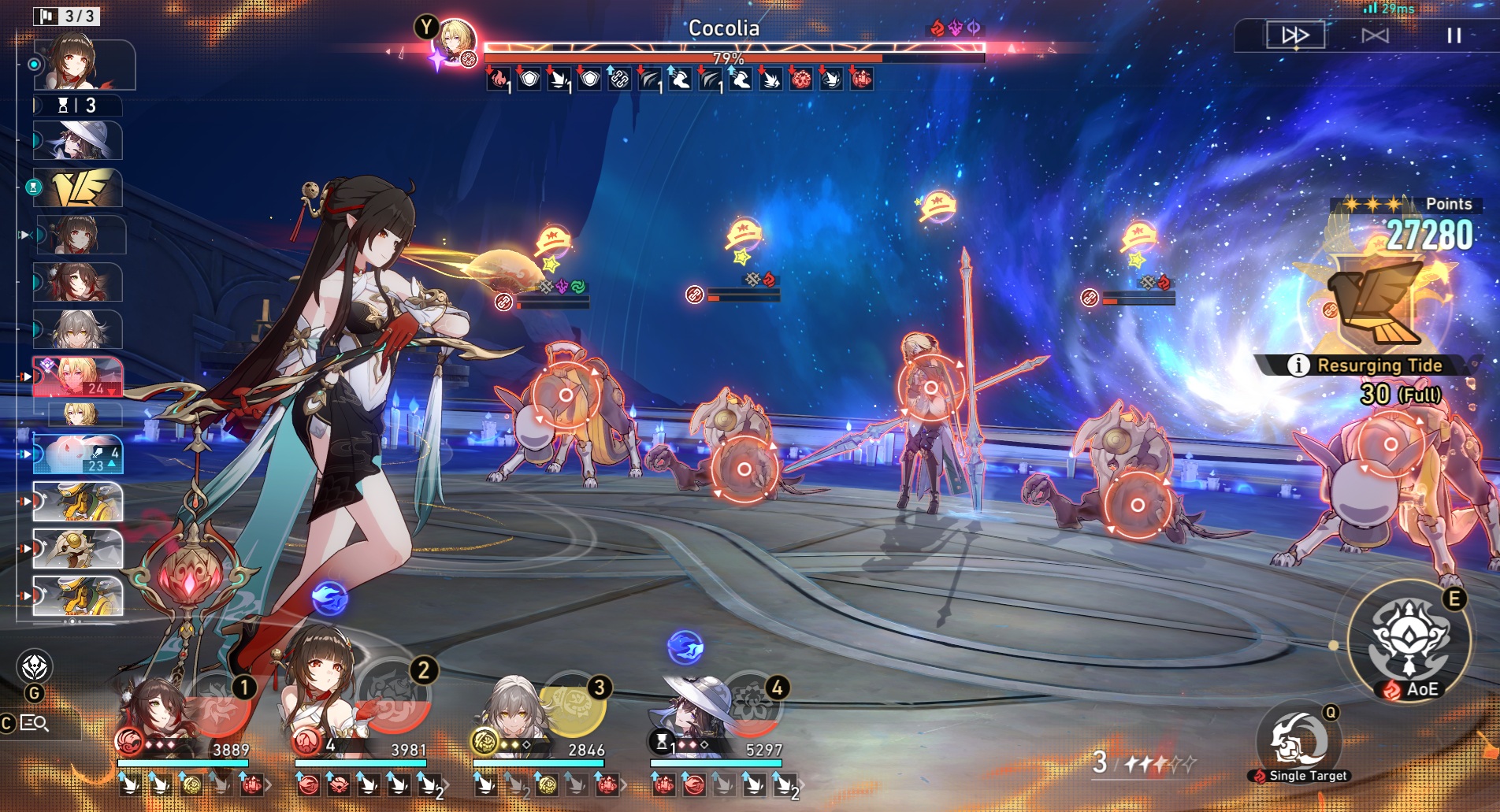Screen dimensions: 1500x812
Task: Toggle the auto-battle button
Action: tap(1375, 35)
